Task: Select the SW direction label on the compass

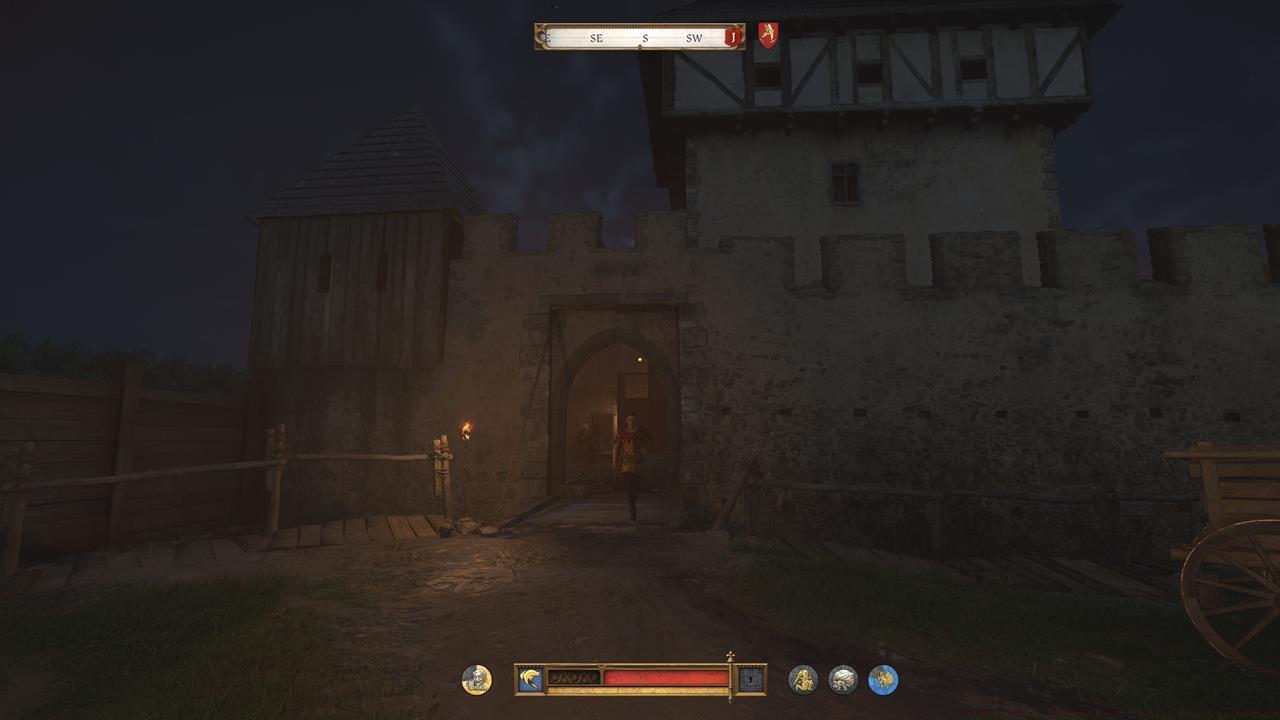Action: point(694,36)
